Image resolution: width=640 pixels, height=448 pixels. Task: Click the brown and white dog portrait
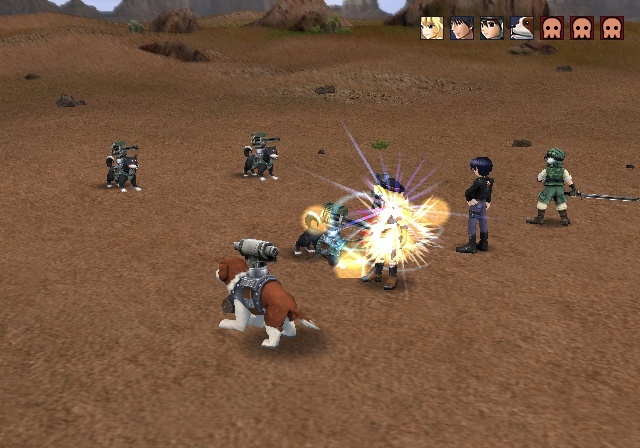coord(522,28)
